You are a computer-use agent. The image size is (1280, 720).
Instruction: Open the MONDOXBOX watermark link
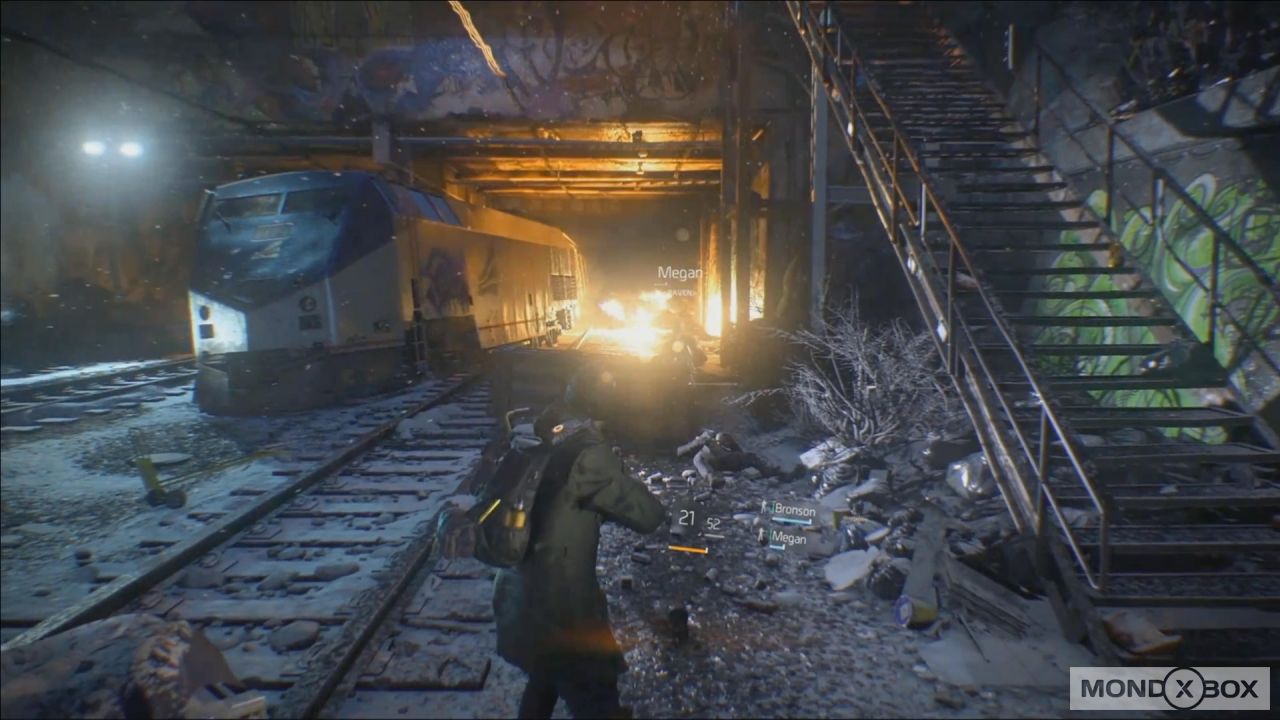coord(1170,689)
